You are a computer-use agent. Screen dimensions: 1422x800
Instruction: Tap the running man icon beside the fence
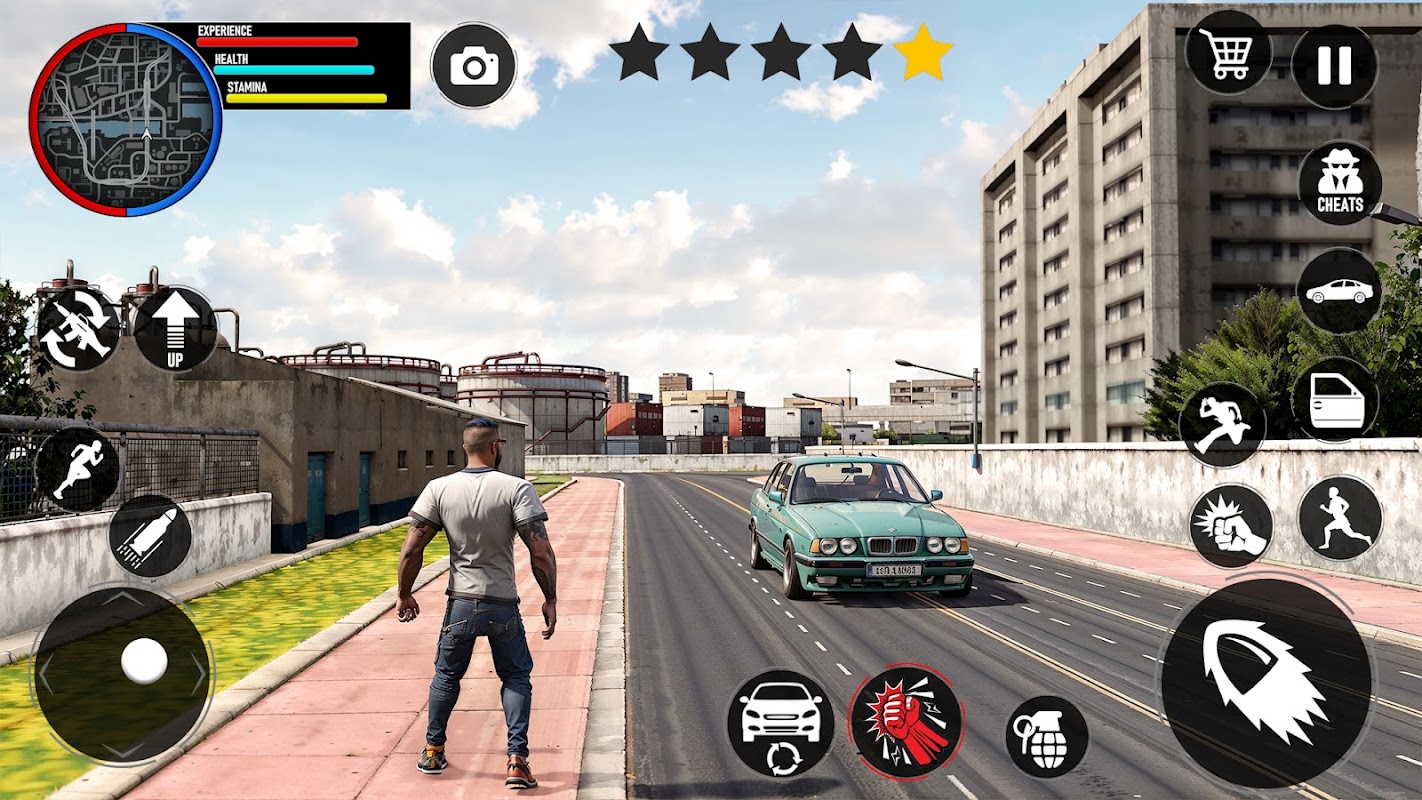tap(78, 469)
